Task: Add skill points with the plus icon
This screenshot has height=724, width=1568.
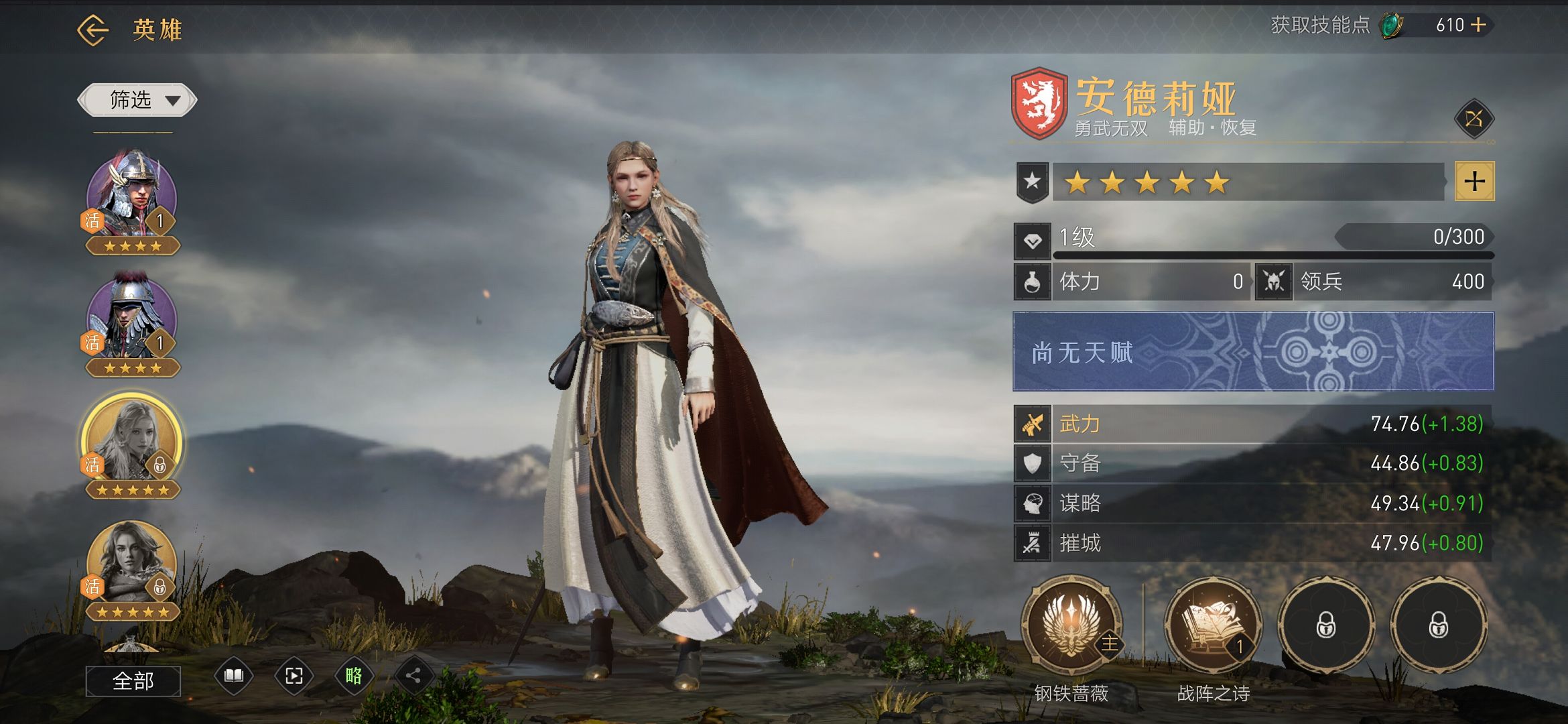Action: (1478, 25)
